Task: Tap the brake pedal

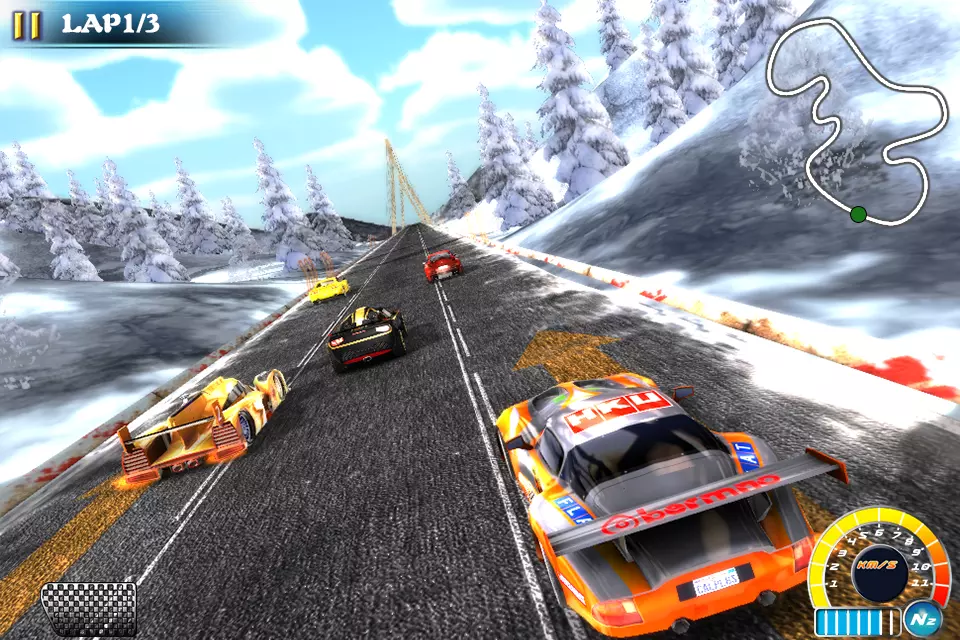Action: click(88, 607)
